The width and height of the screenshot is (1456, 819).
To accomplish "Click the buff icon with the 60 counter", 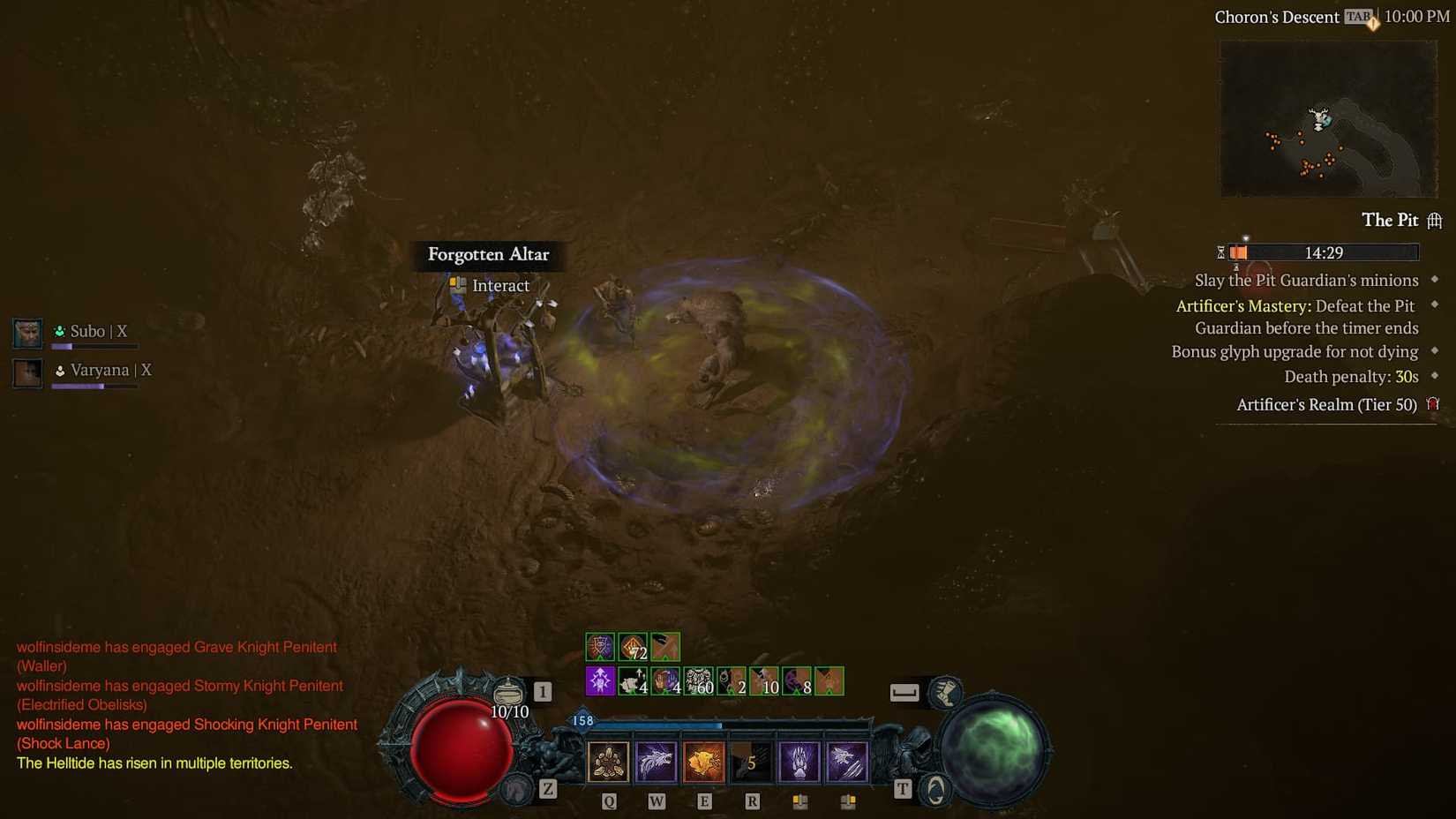I will click(x=697, y=680).
